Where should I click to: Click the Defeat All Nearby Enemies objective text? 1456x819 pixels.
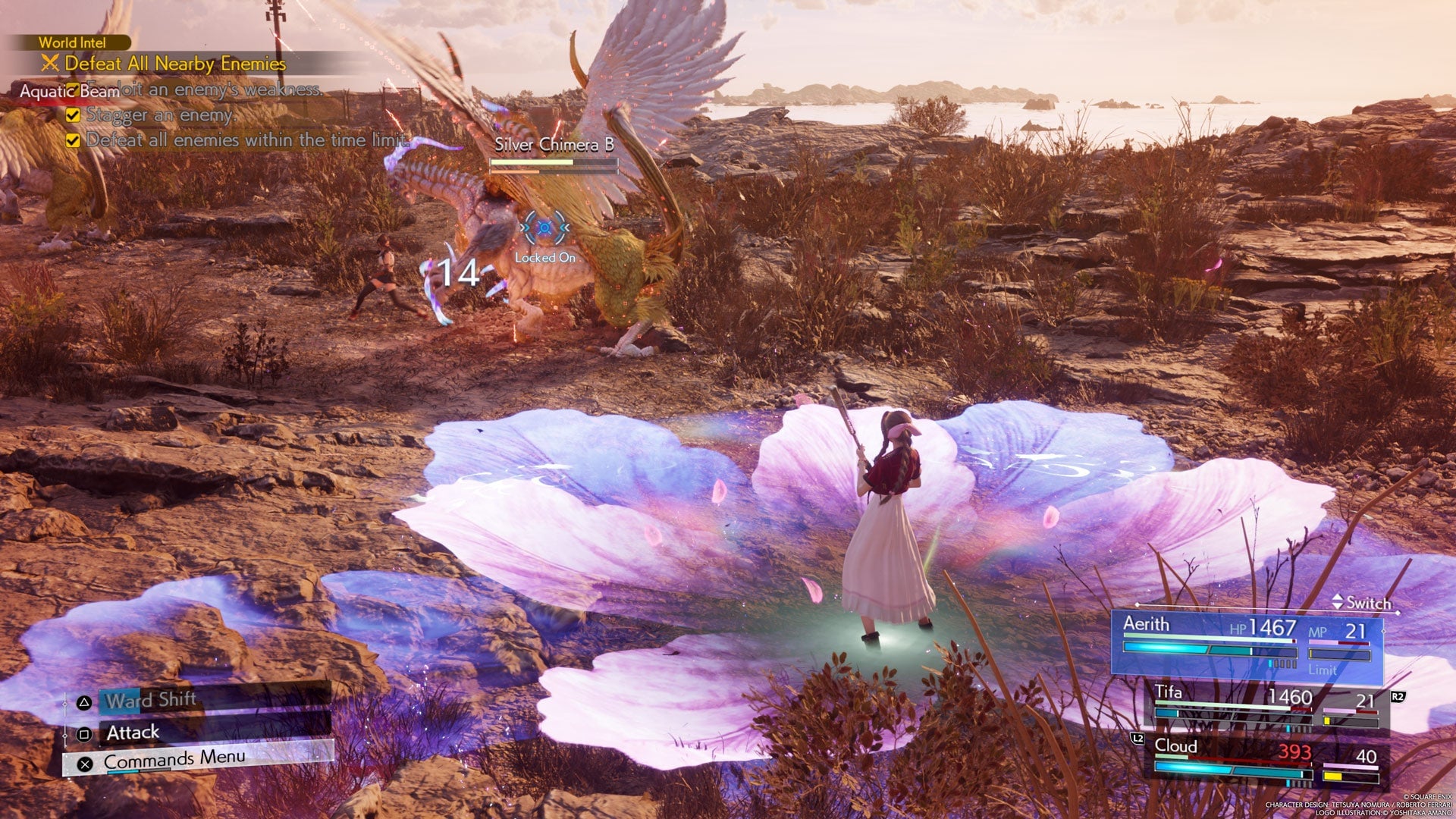click(x=174, y=64)
